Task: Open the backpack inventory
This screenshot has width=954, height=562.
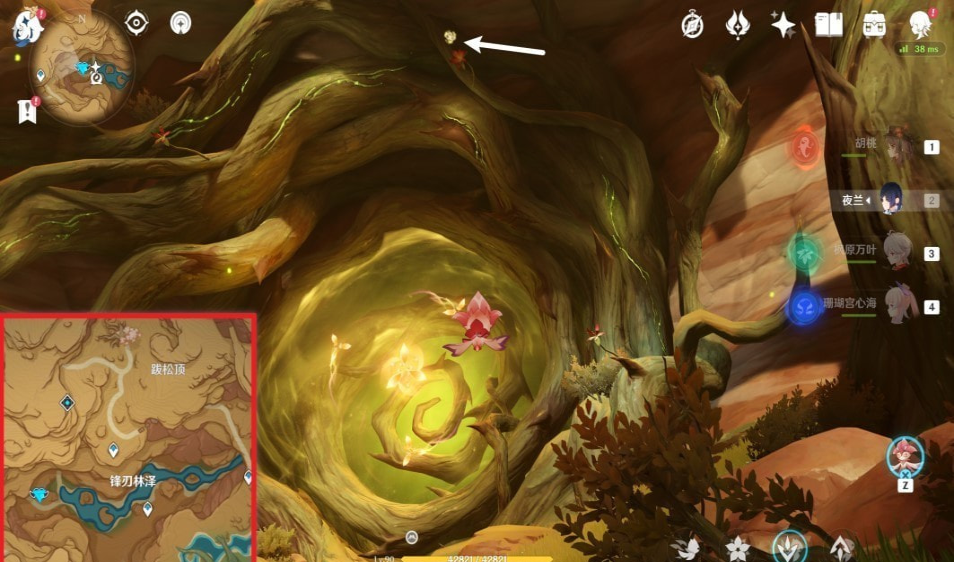Action: [x=874, y=25]
